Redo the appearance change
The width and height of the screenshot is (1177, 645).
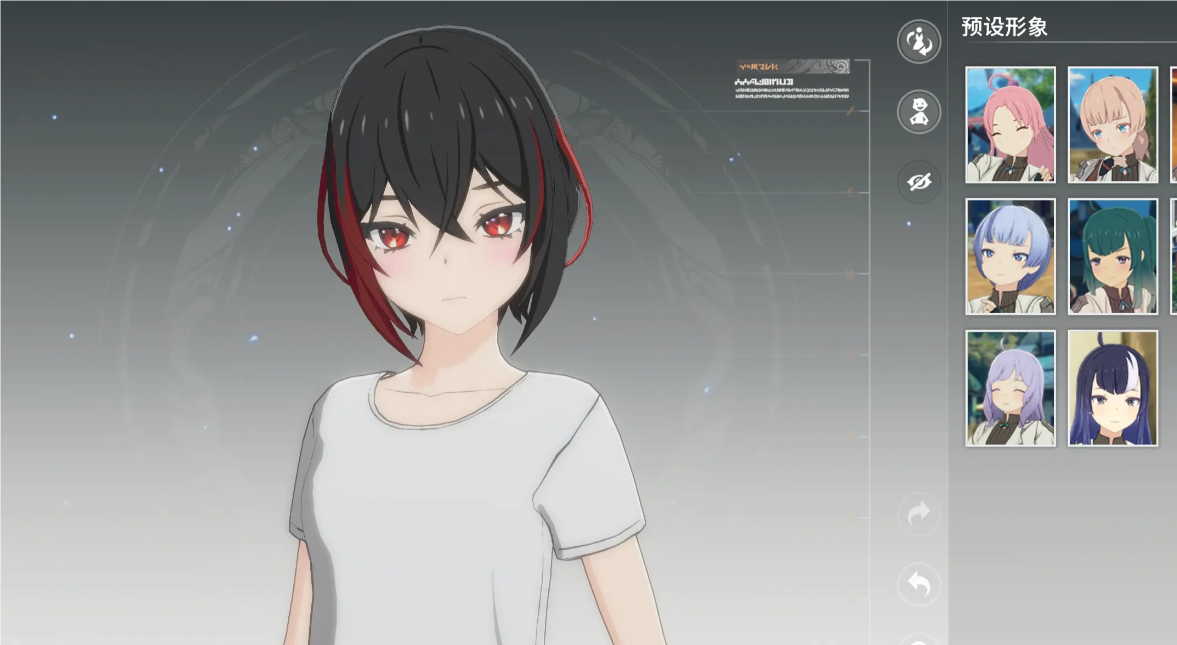click(x=919, y=514)
